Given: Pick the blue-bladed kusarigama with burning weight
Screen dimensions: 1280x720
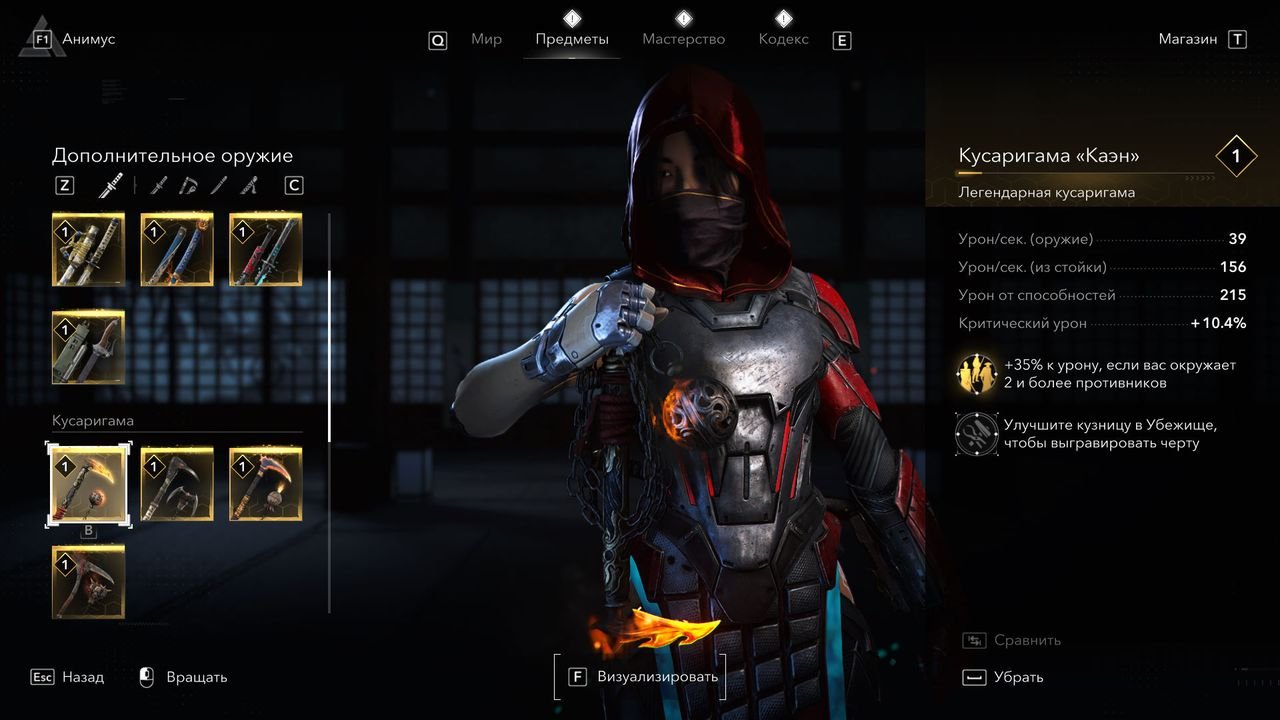Looking at the screenshot, I should pyautogui.click(x=265, y=484).
